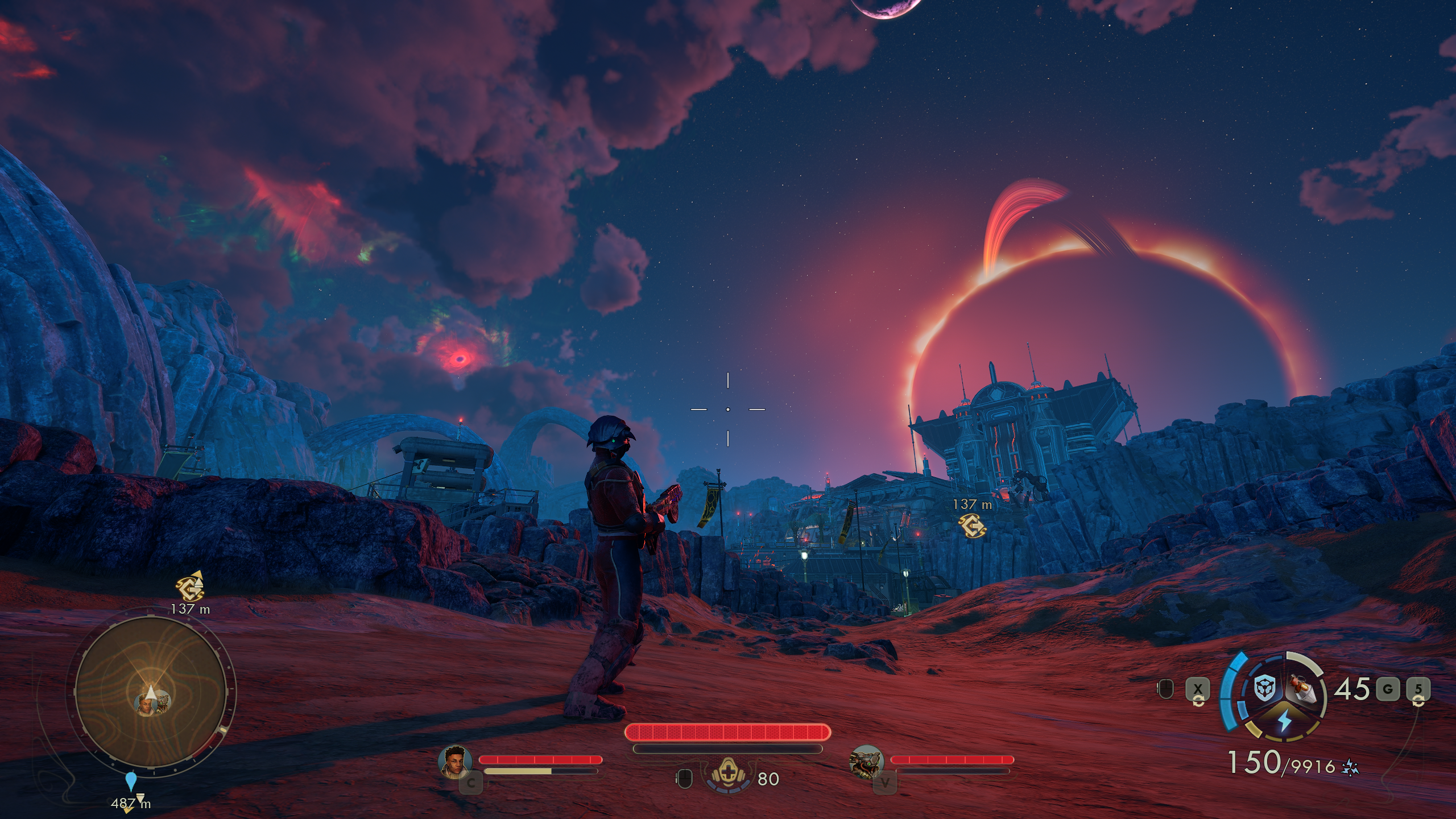
Task: Choose the grenade throwable icon
Action: tap(1305, 689)
